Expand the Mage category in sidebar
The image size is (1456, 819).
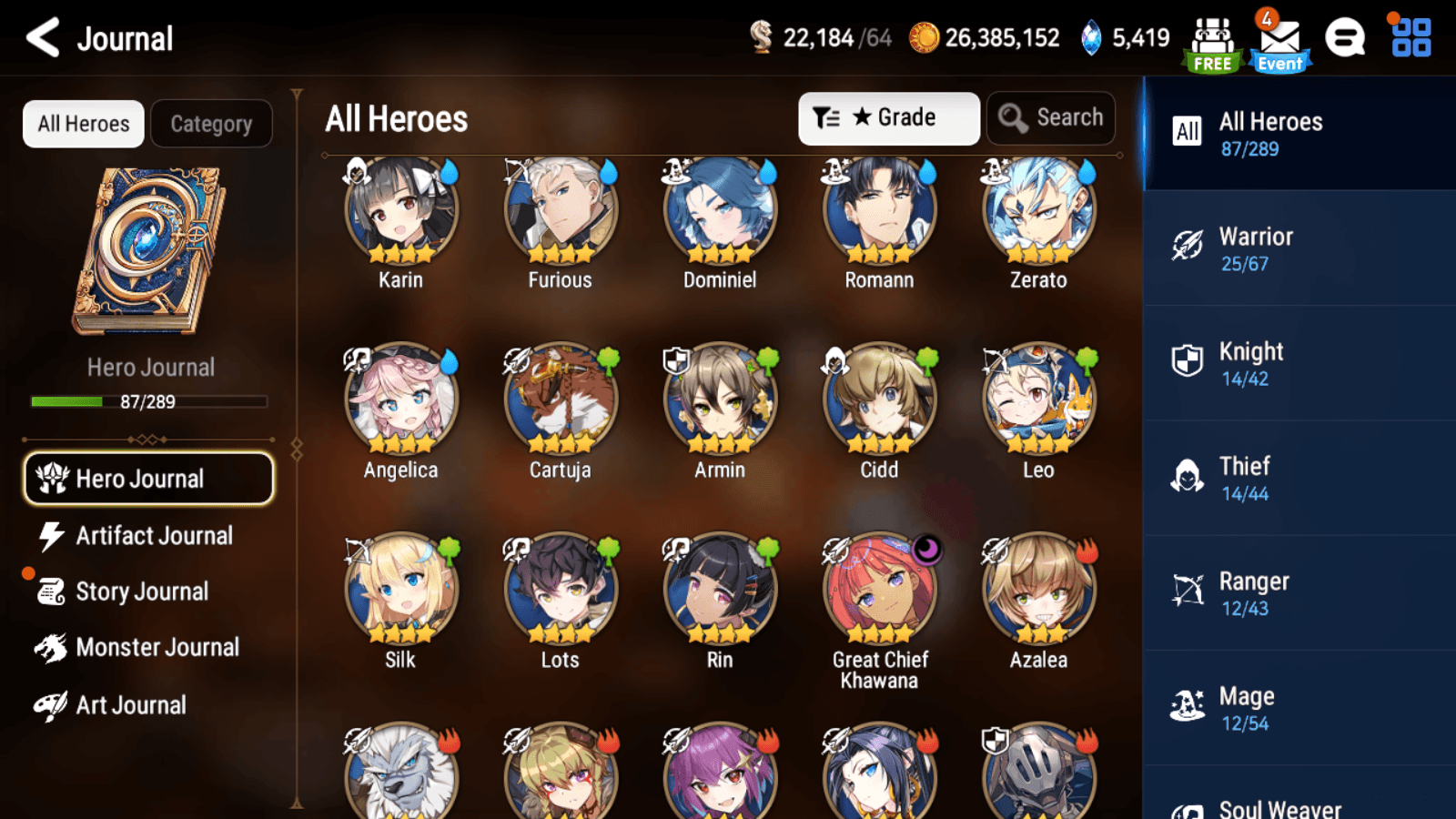pyautogui.click(x=1297, y=708)
